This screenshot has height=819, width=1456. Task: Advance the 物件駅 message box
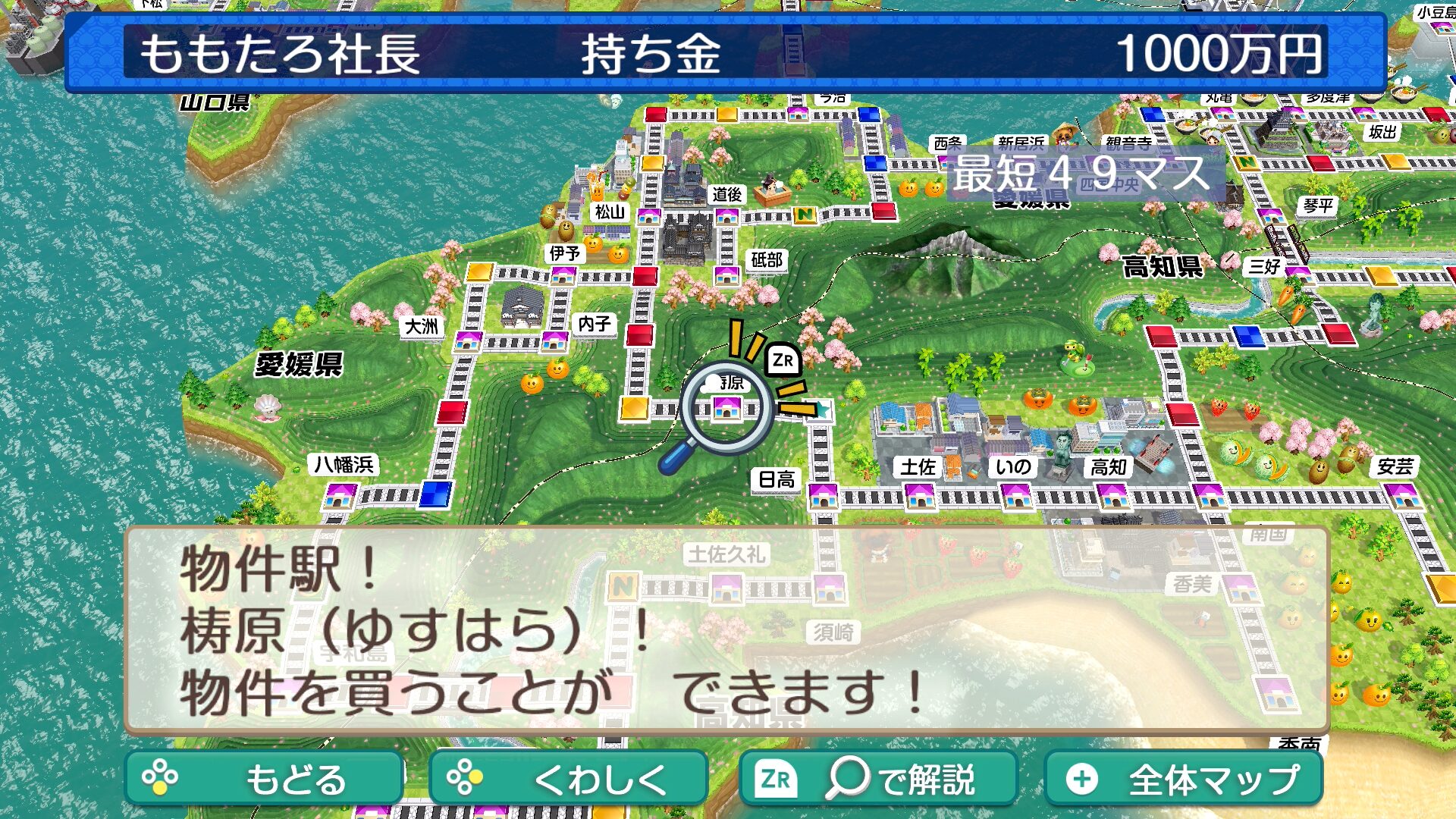pos(726,630)
